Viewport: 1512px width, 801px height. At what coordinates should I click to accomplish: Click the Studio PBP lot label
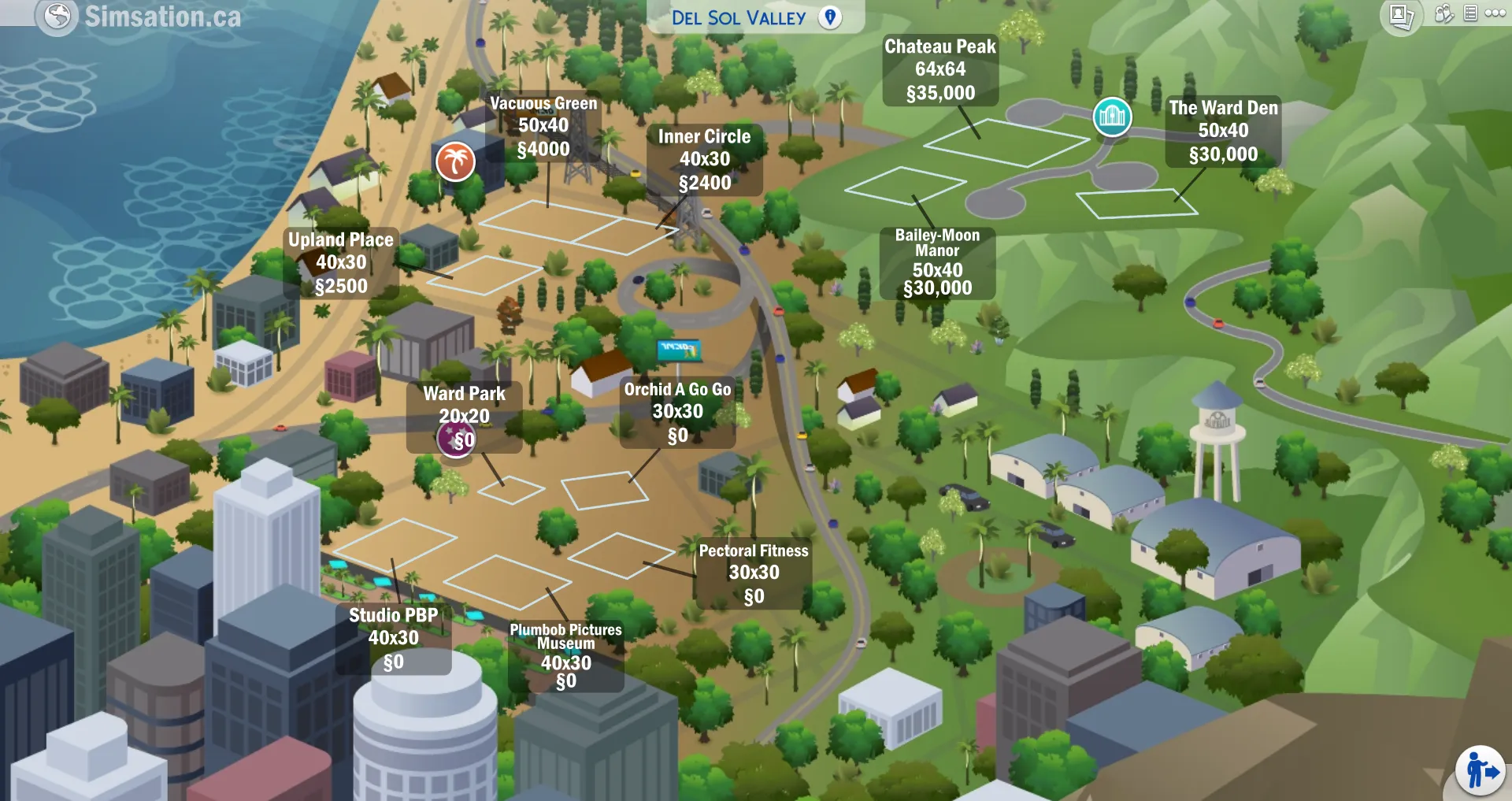pos(394,638)
